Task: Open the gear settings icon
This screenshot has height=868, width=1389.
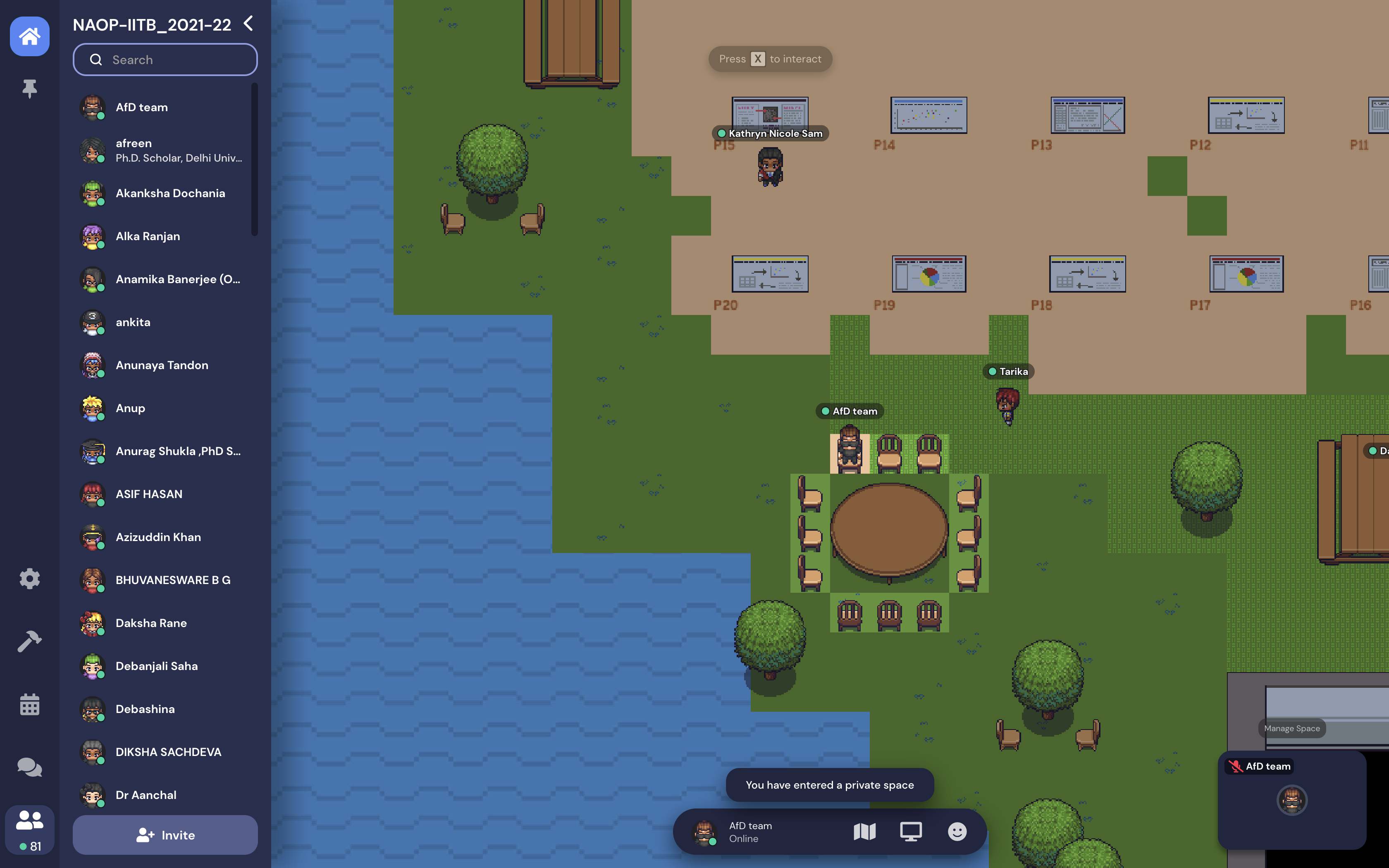Action: tap(30, 579)
